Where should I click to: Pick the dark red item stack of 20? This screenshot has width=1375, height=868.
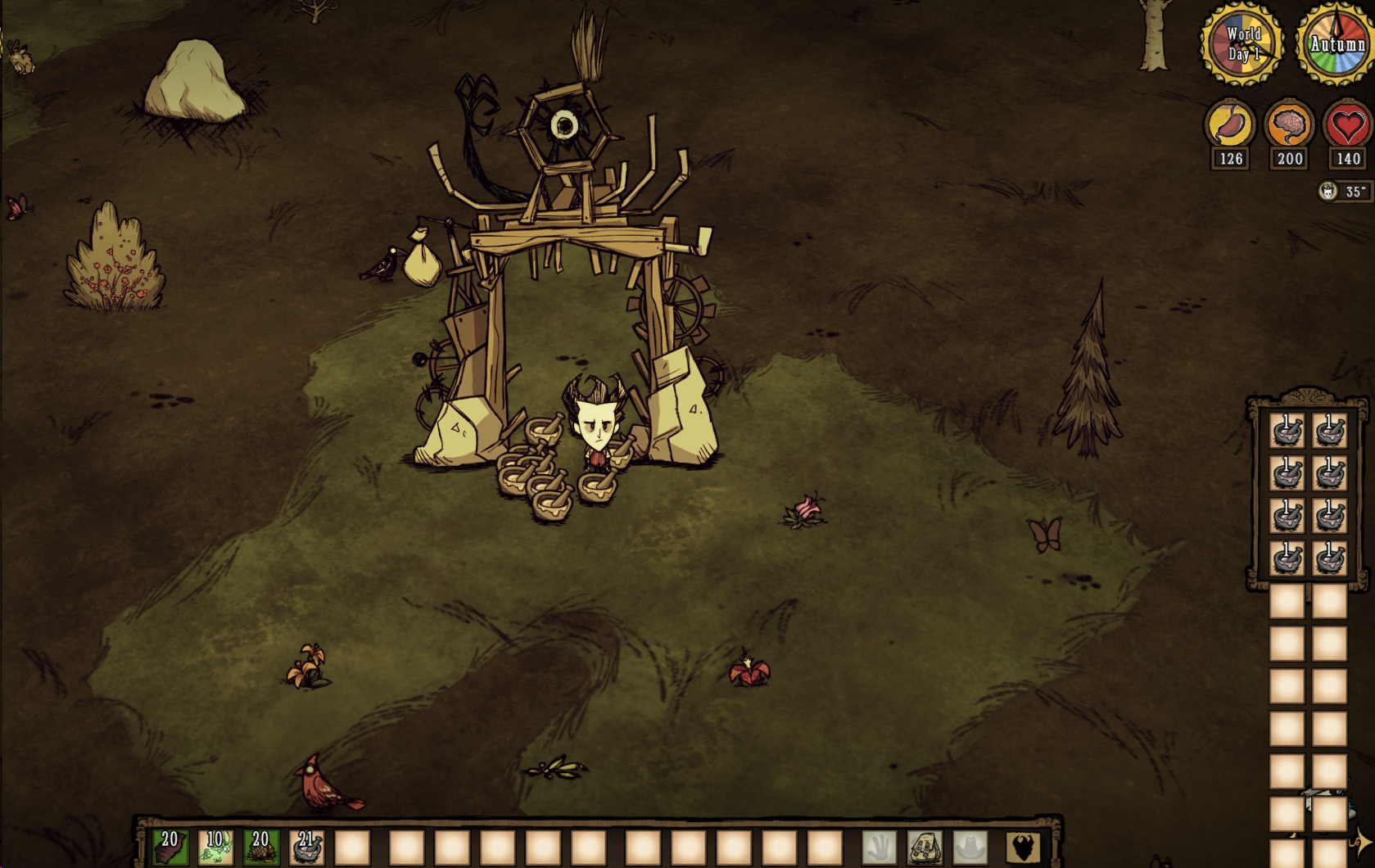[170, 848]
